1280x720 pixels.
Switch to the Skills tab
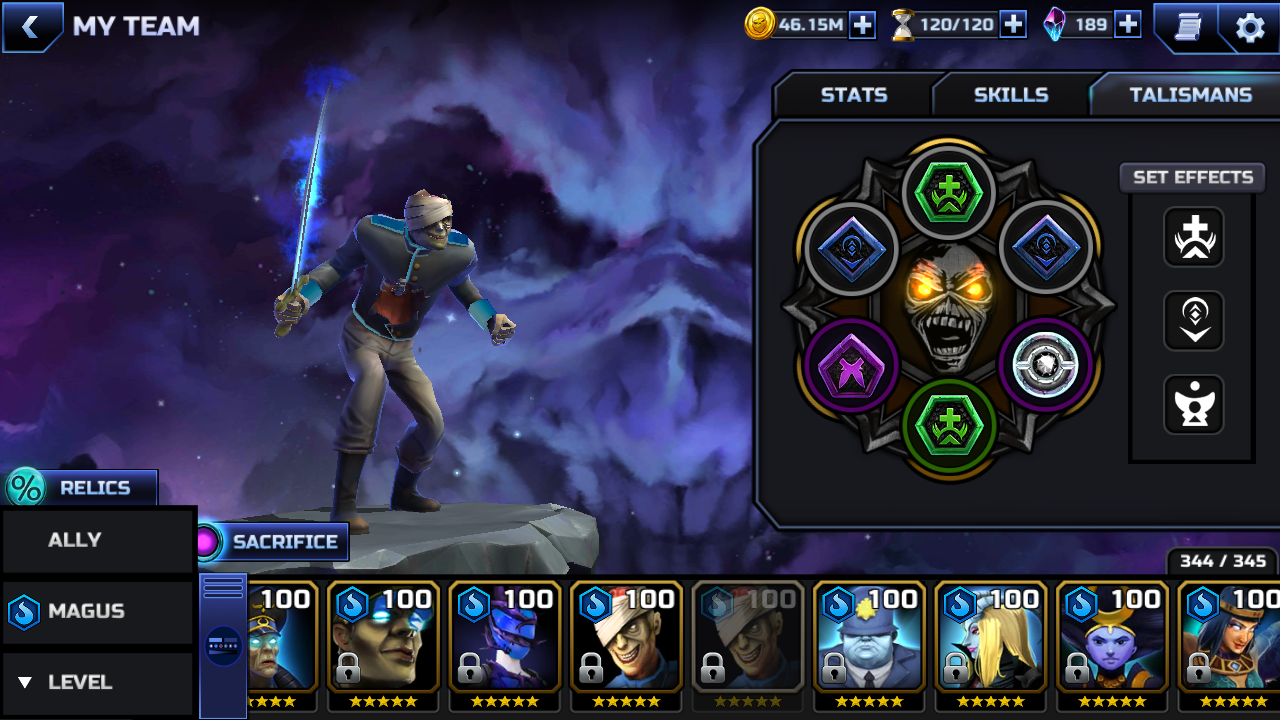(1011, 95)
